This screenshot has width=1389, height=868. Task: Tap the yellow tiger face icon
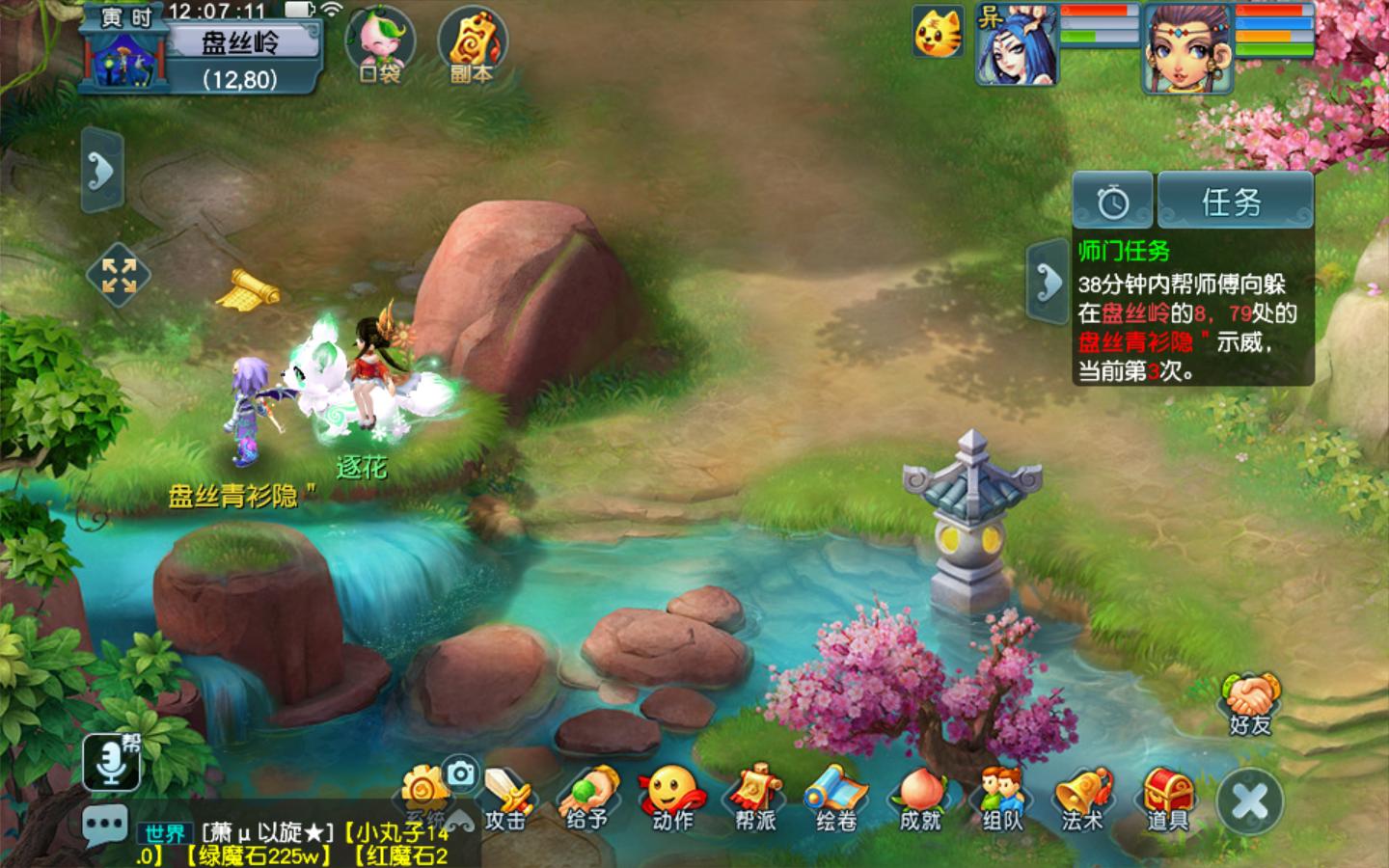938,33
